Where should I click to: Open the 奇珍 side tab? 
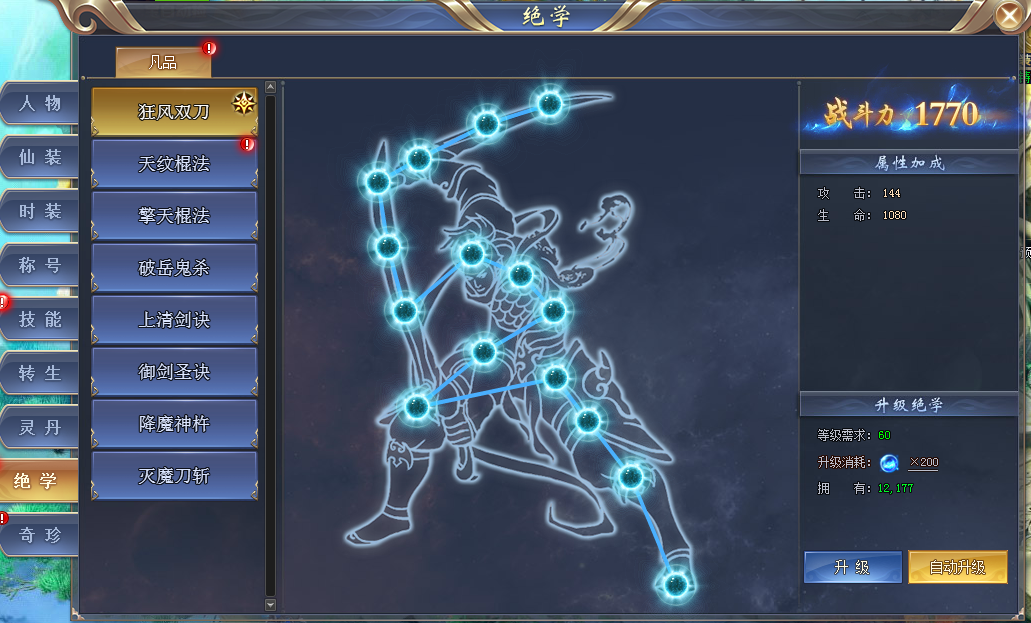point(40,535)
